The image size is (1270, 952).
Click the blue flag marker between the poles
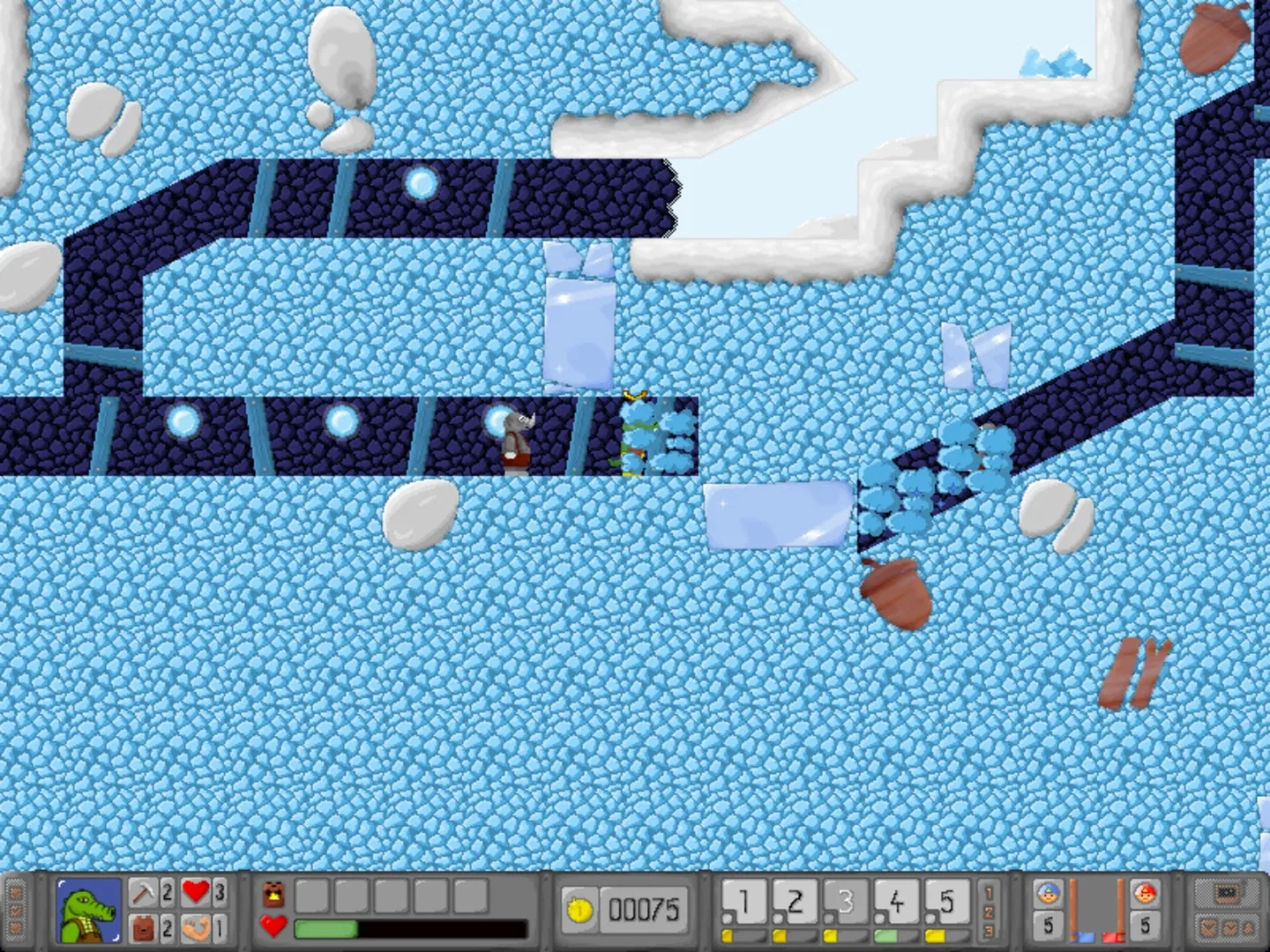pyautogui.click(x=1083, y=937)
